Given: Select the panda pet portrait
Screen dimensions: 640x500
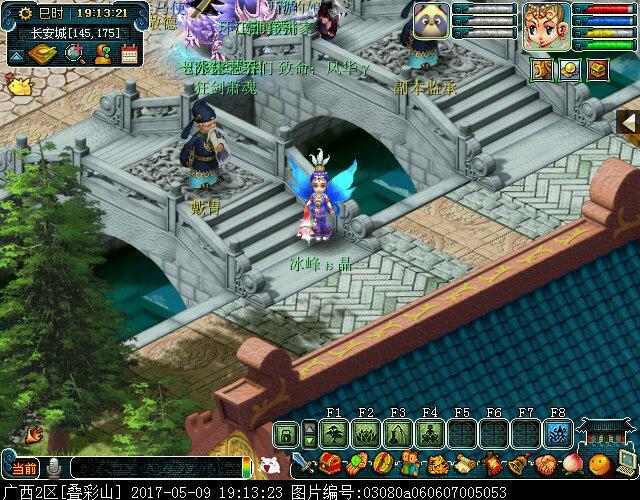Looking at the screenshot, I should point(431,20).
